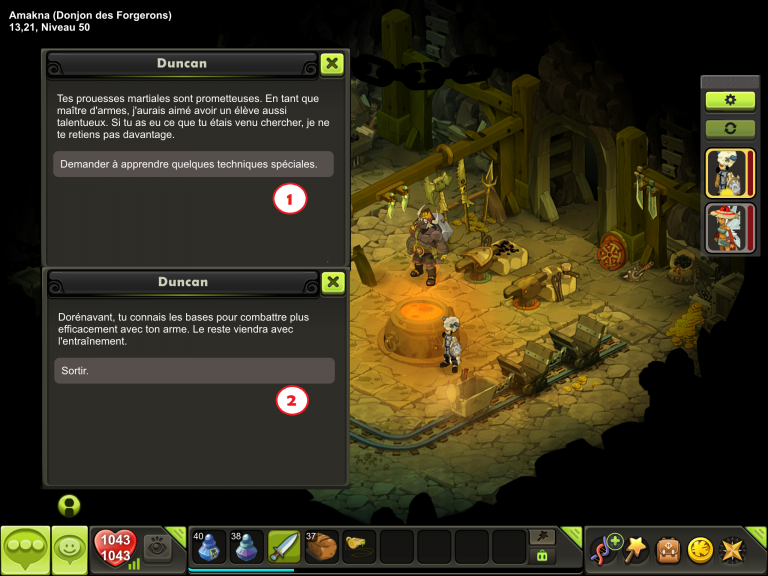This screenshot has height=576, width=768.
Task: Open the gold coin smiley icon
Action: [700, 550]
